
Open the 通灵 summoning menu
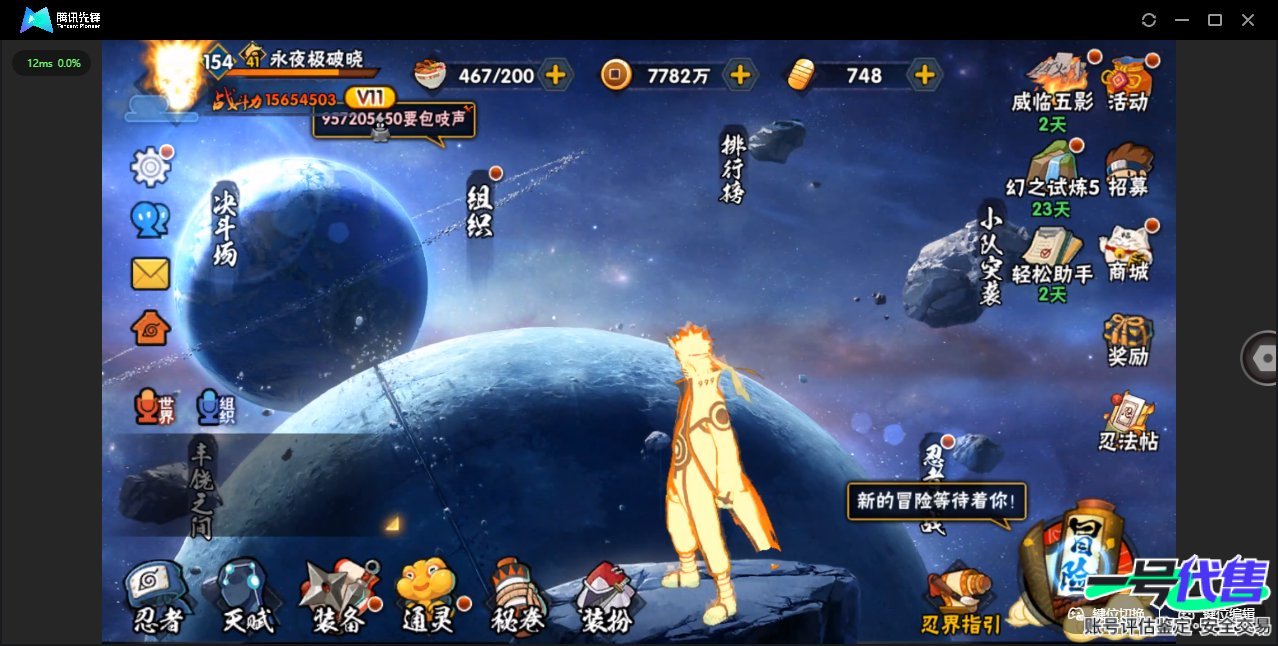click(x=427, y=598)
